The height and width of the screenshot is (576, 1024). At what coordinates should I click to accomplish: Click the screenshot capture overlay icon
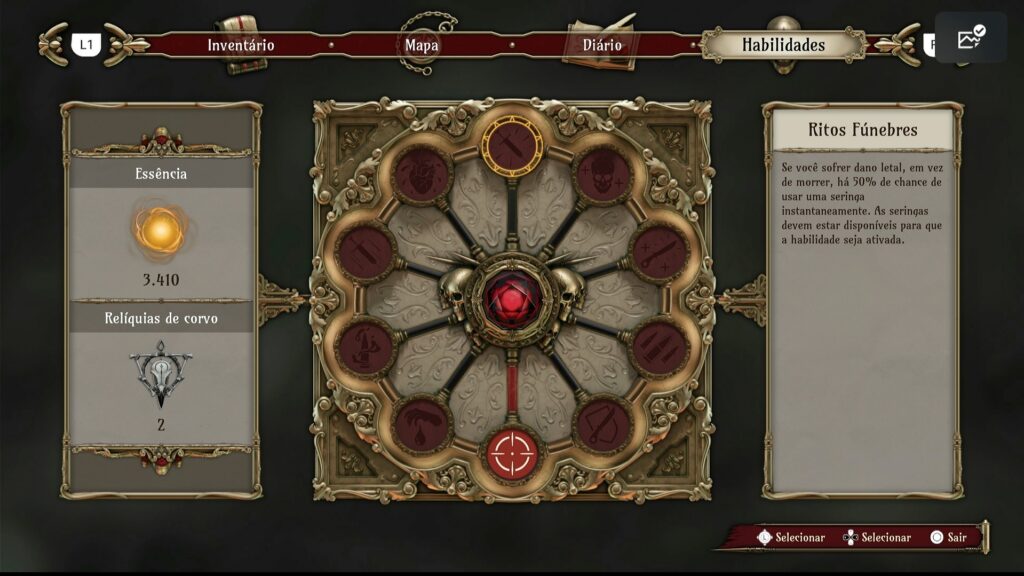(x=970, y=38)
